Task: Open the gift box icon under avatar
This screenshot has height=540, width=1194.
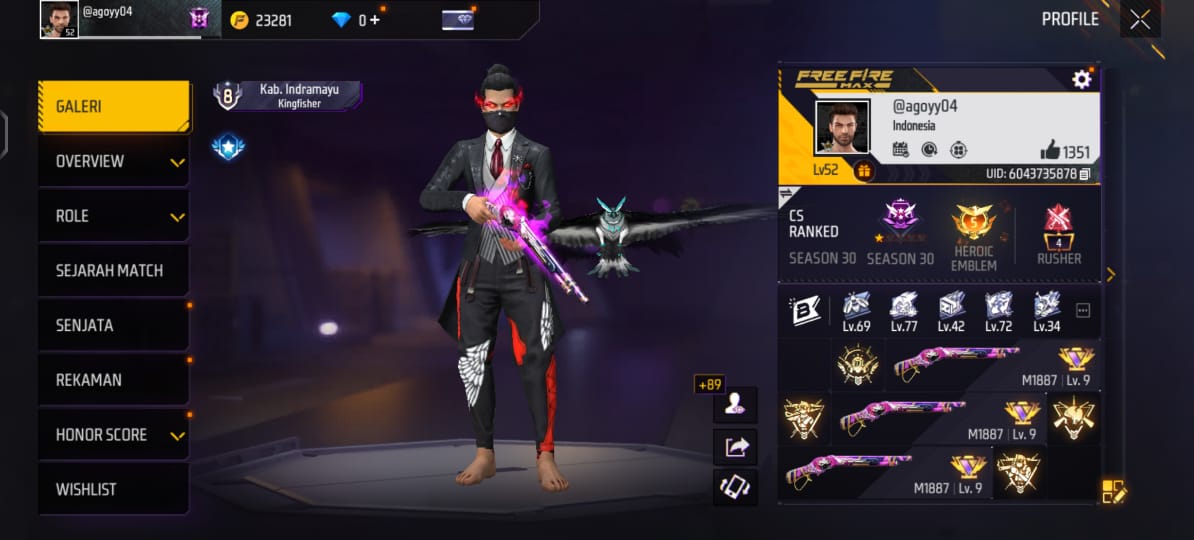Action: [x=864, y=172]
